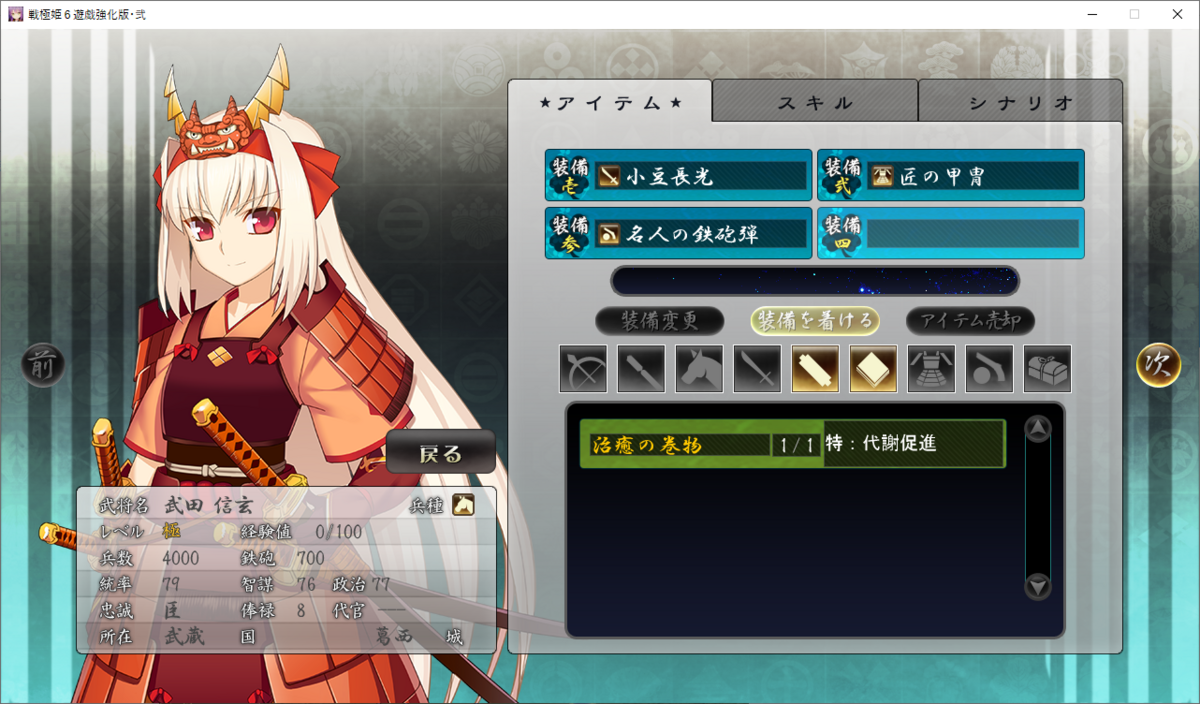This screenshot has height=704, width=1200.
Task: Filter by treasure chest icon
Action: click(1047, 369)
